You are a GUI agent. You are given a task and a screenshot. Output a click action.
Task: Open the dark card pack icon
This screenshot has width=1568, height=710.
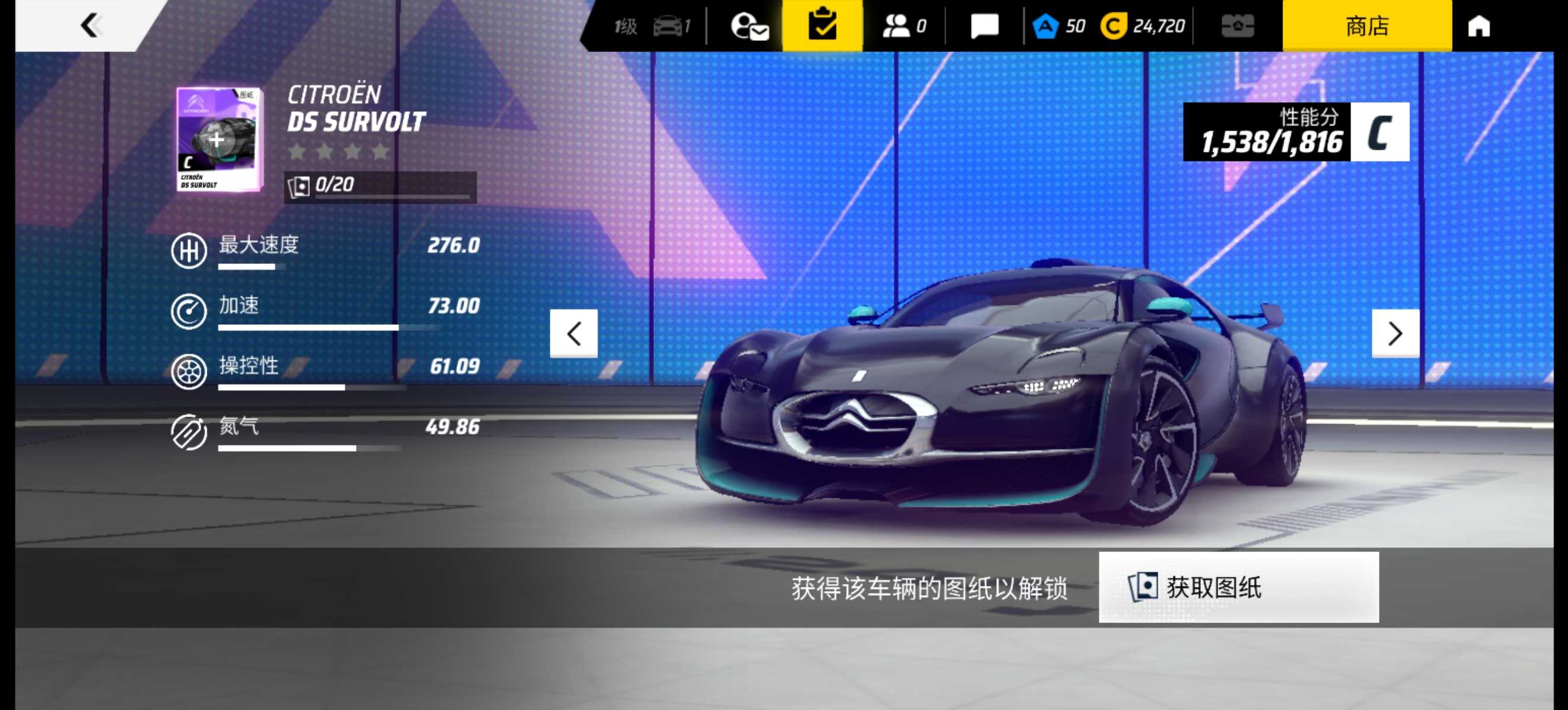click(x=1237, y=26)
